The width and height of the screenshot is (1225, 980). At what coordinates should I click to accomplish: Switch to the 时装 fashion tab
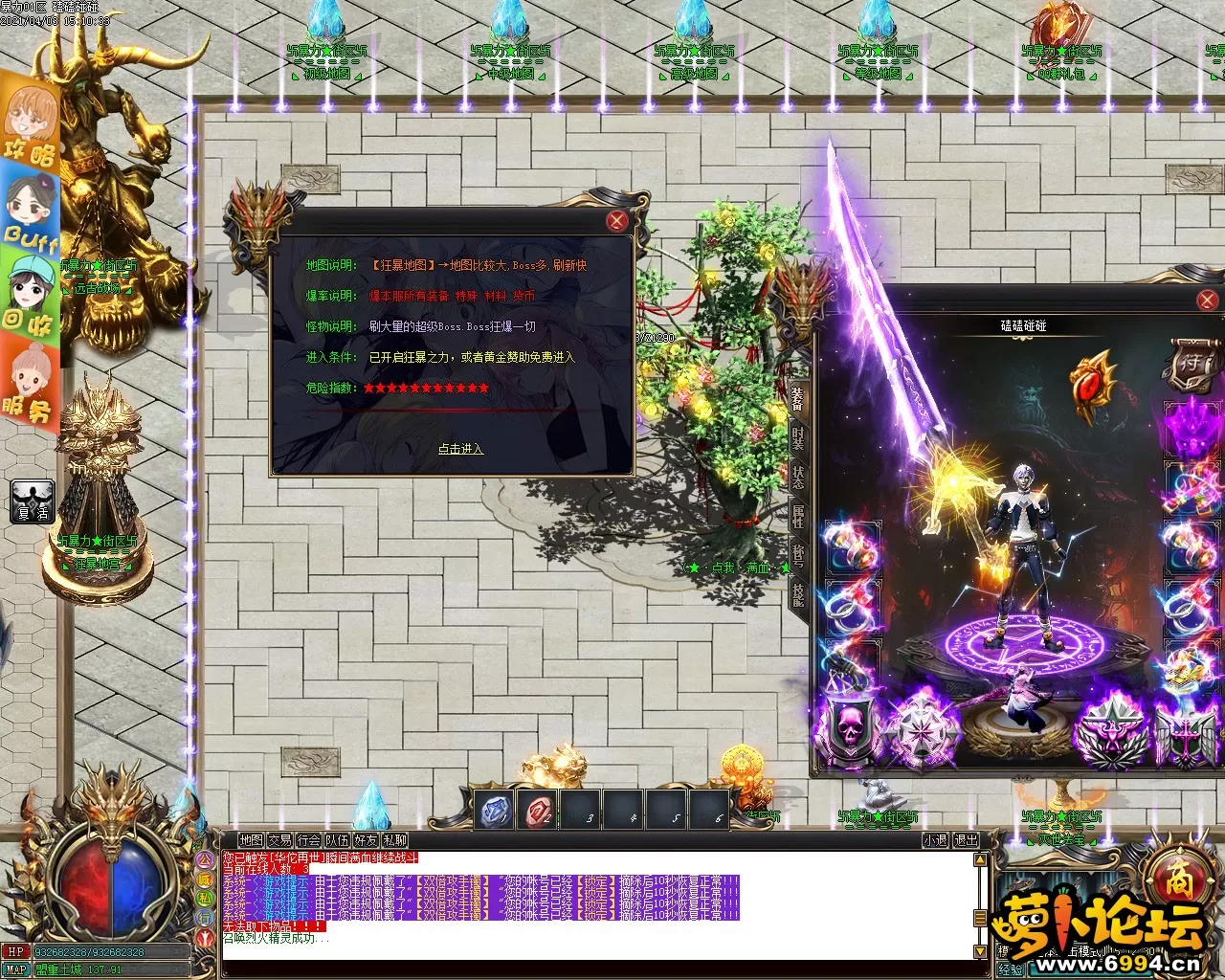point(797,440)
